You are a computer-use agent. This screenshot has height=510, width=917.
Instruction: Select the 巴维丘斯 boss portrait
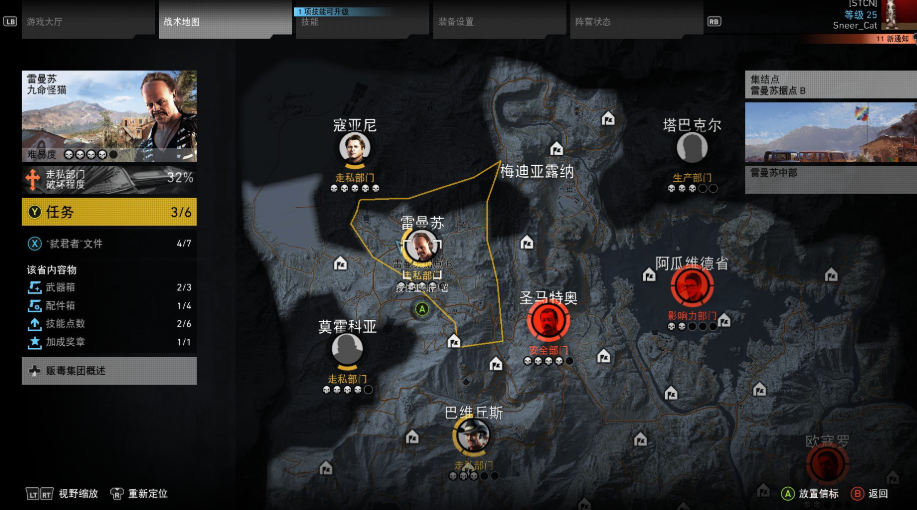pos(471,436)
